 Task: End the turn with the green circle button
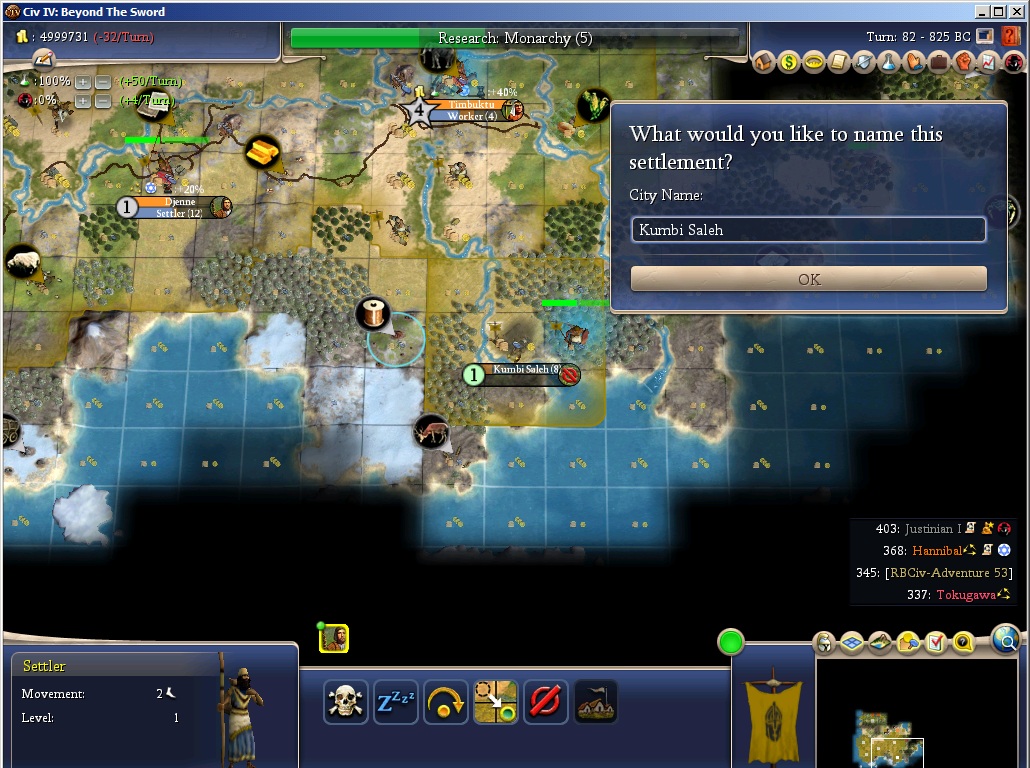coord(731,642)
